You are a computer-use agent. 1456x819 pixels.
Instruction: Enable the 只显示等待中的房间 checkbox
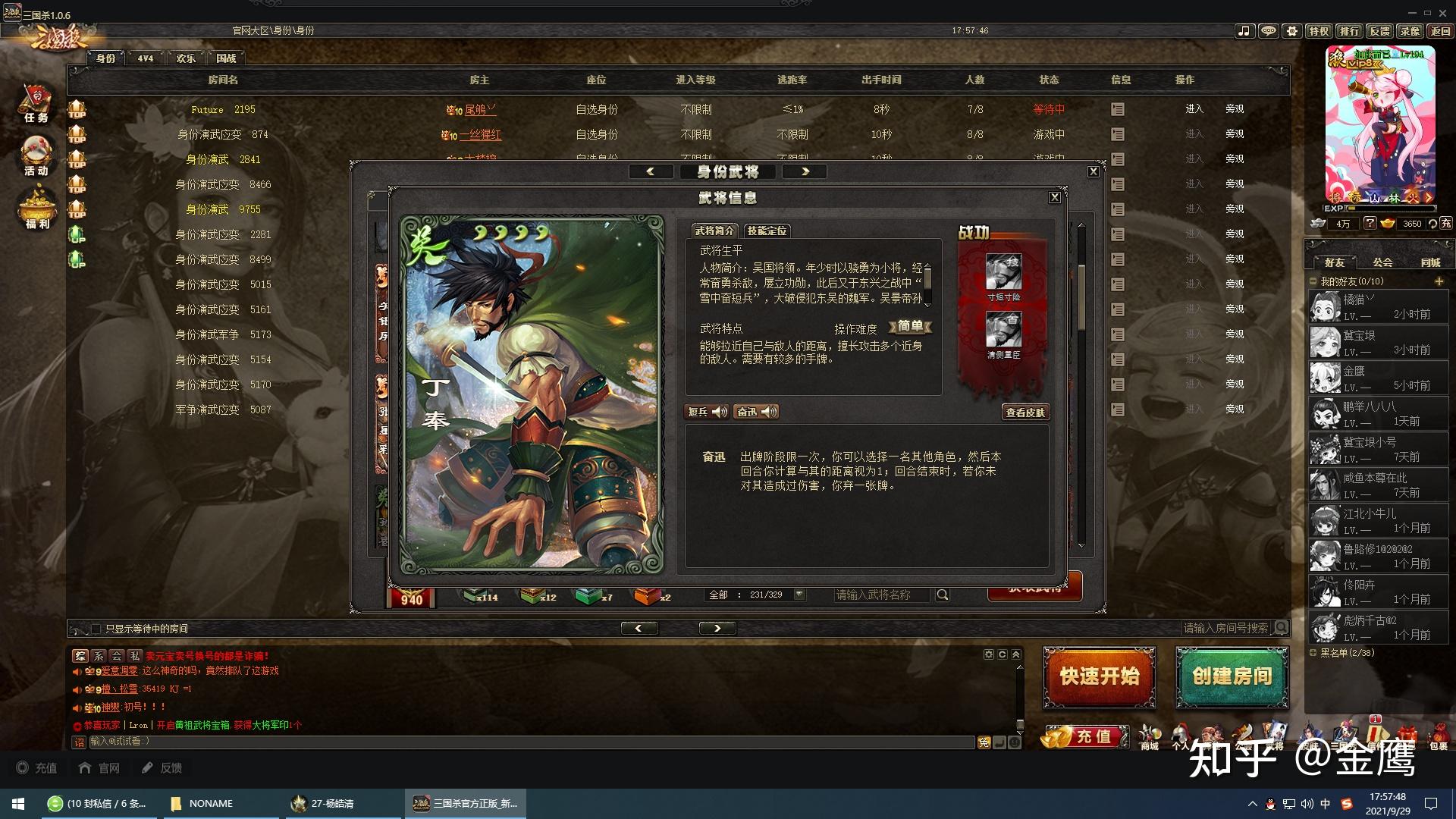96,628
